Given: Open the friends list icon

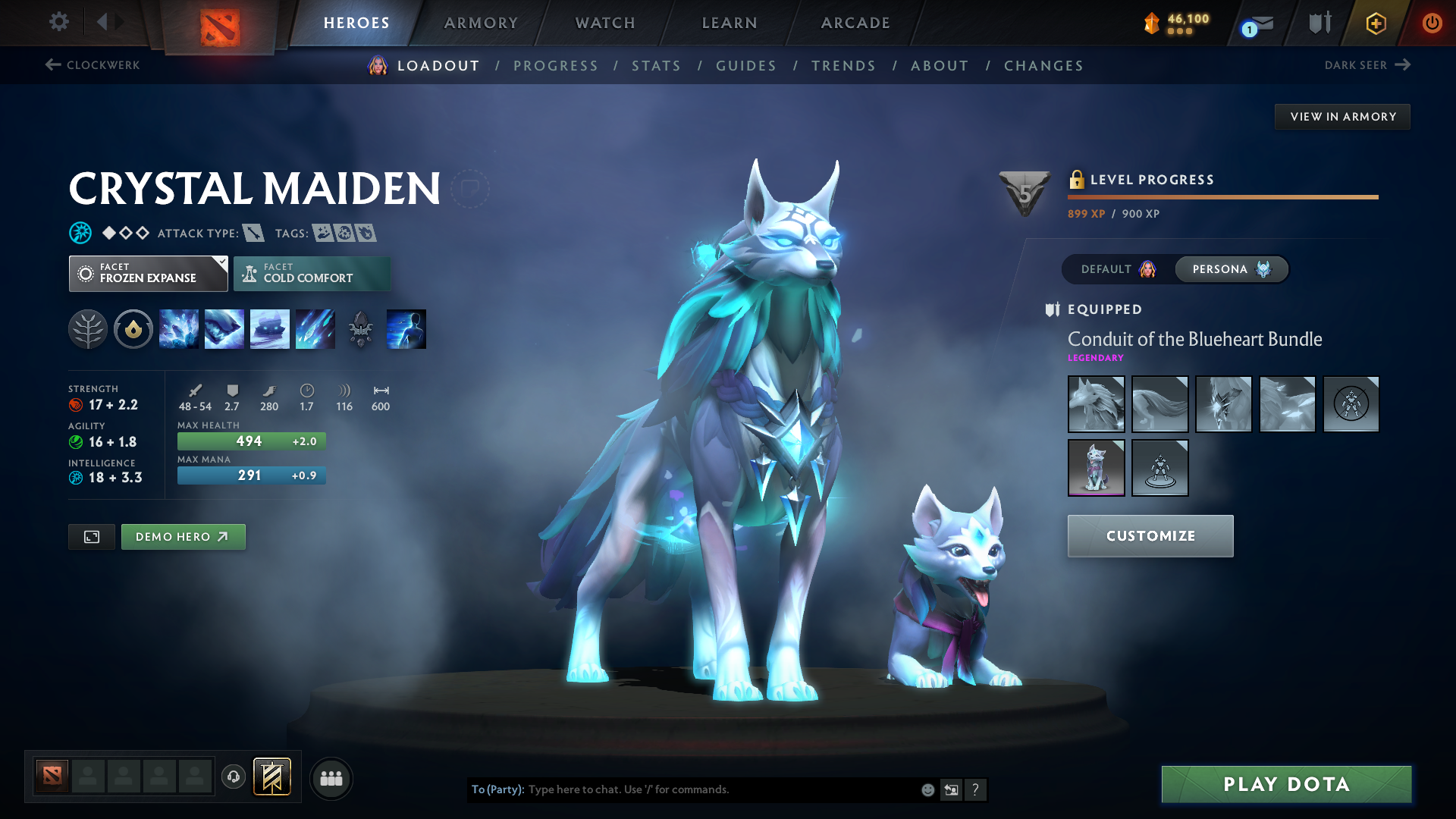Looking at the screenshot, I should (331, 778).
